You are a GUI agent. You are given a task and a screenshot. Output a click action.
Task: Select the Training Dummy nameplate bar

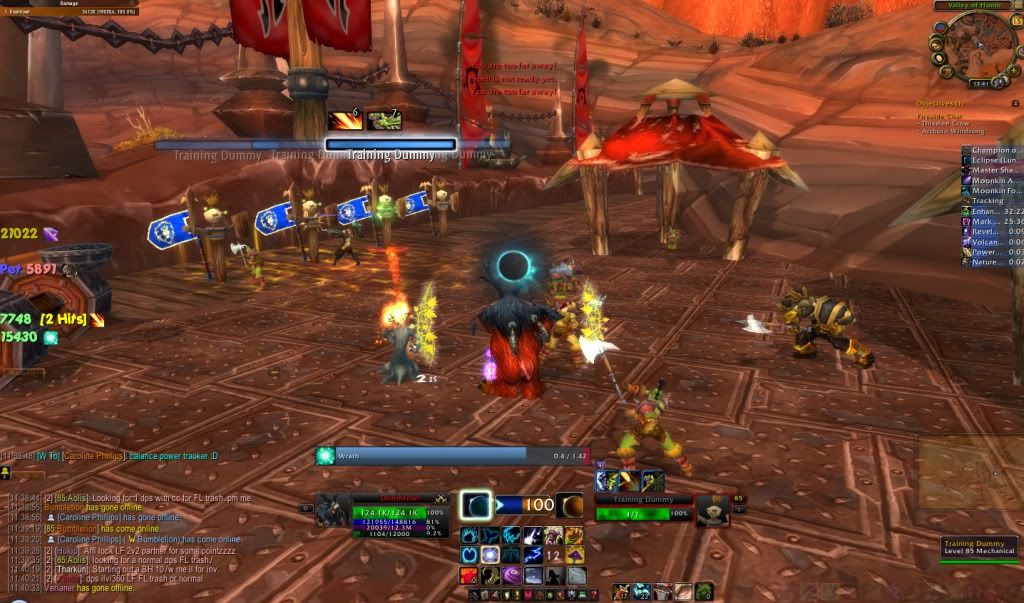point(390,145)
